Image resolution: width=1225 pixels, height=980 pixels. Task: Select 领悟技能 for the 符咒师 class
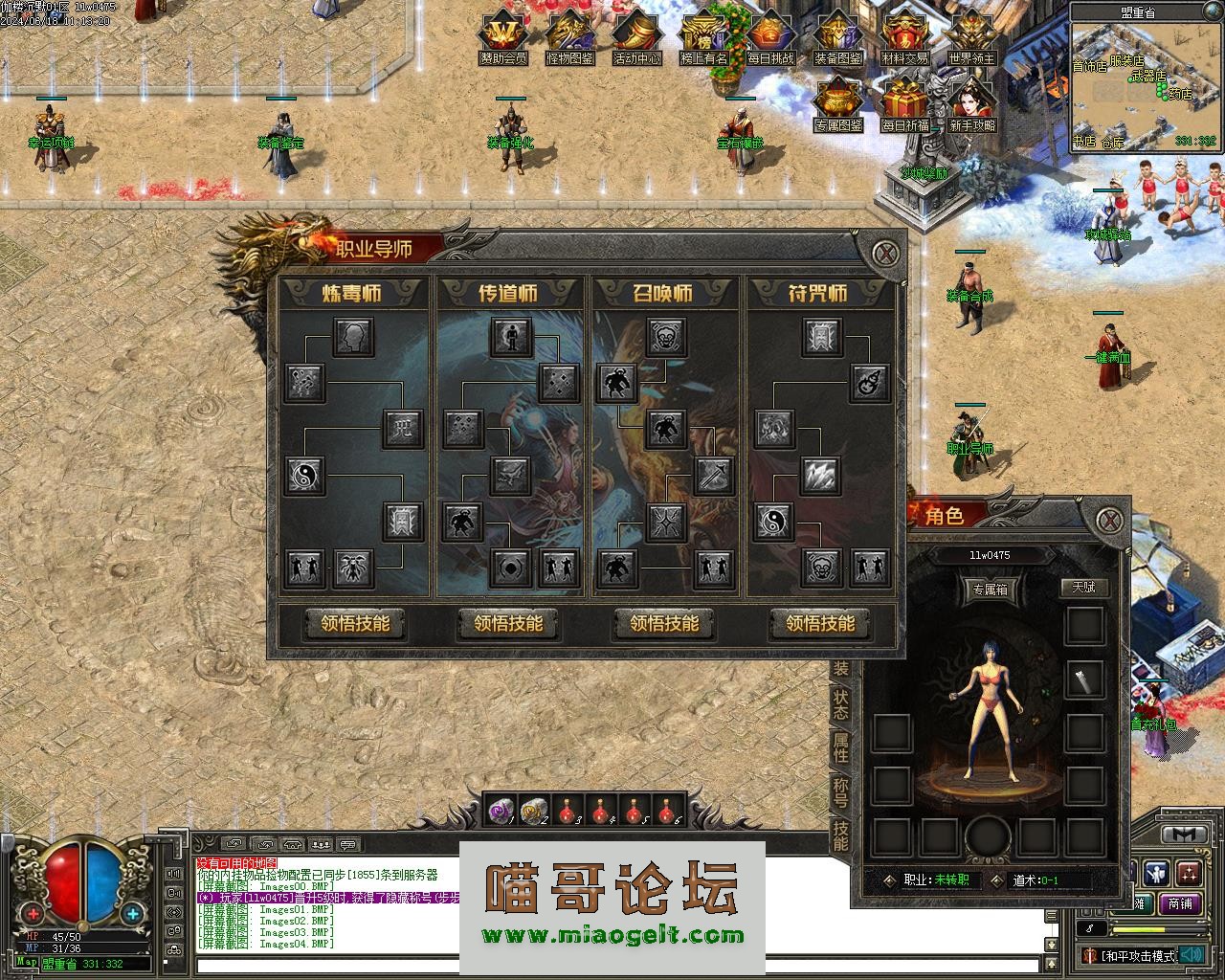(820, 624)
